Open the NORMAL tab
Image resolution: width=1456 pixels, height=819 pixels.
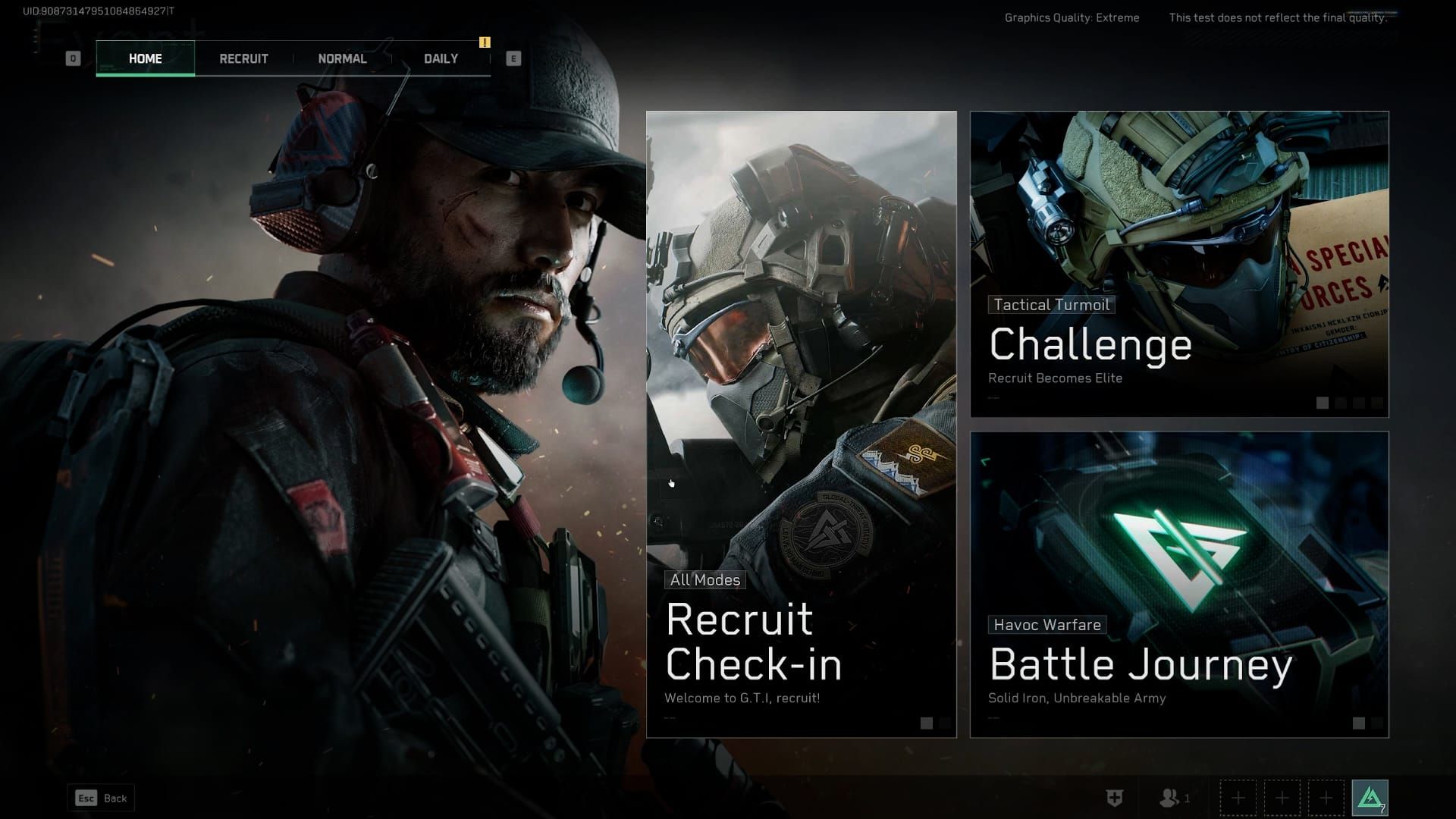(x=343, y=58)
